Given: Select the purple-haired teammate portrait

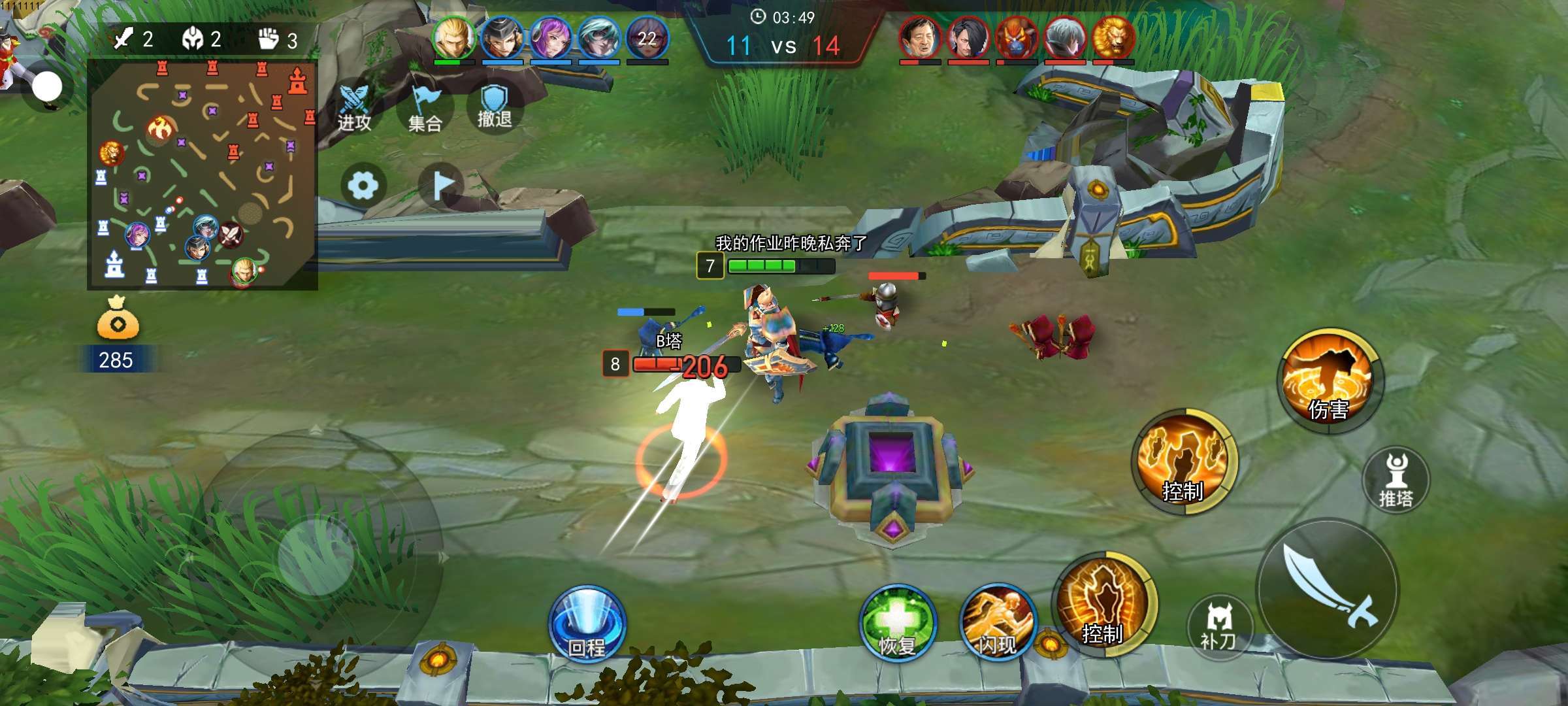Looking at the screenshot, I should [x=550, y=38].
